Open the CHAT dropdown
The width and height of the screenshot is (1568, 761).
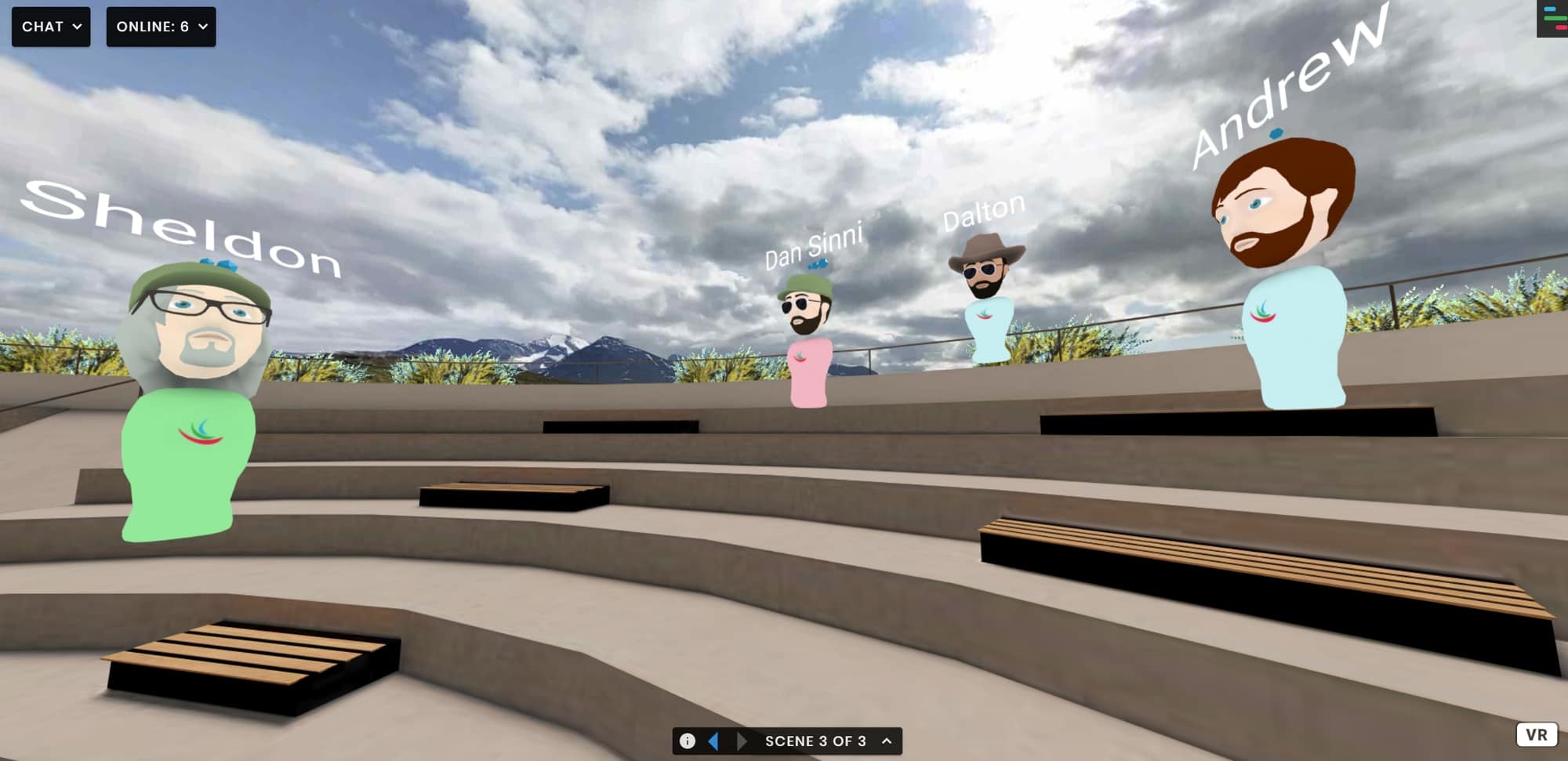(51, 26)
